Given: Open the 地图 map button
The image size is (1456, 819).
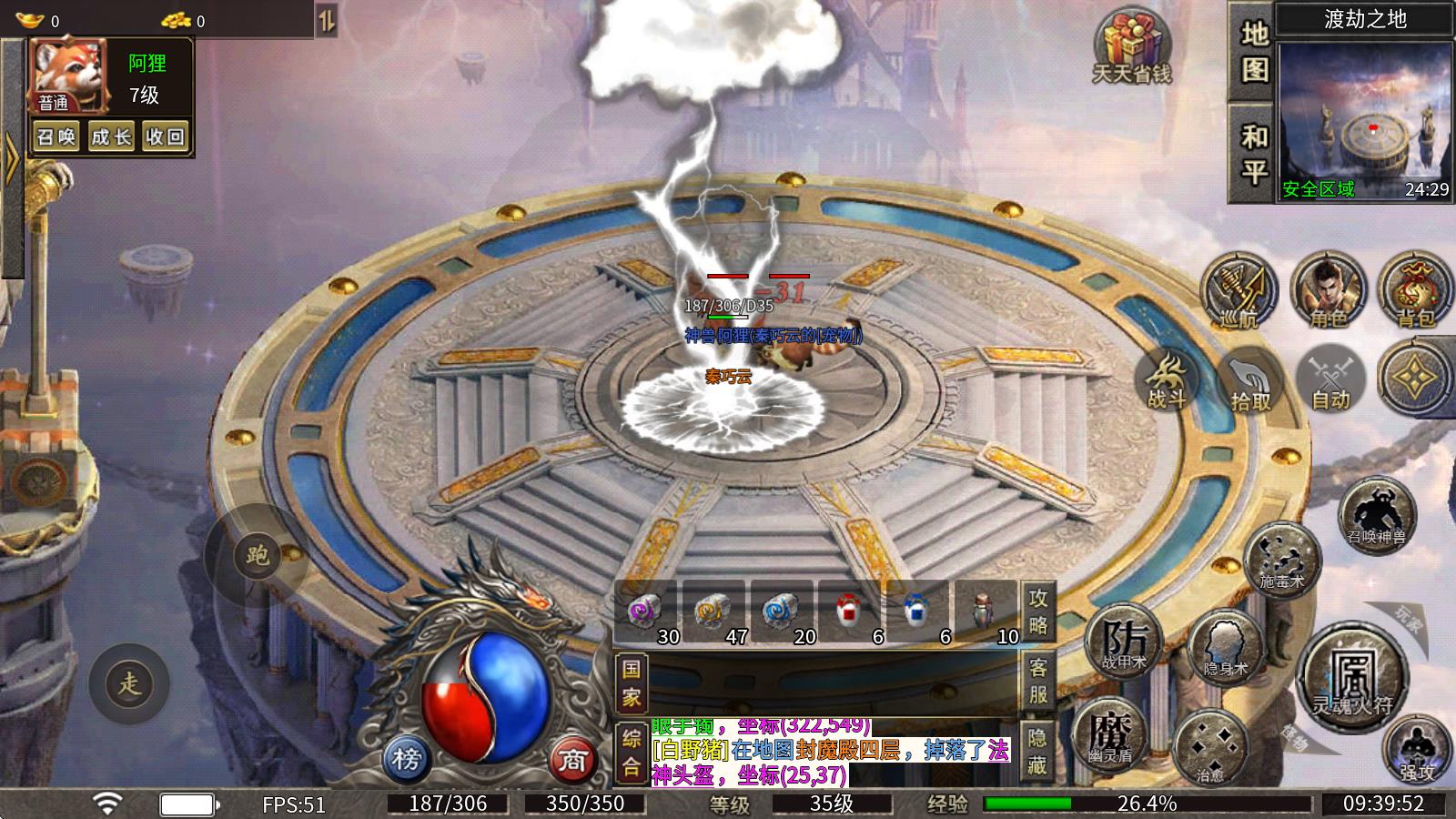Looking at the screenshot, I should tap(1254, 51).
